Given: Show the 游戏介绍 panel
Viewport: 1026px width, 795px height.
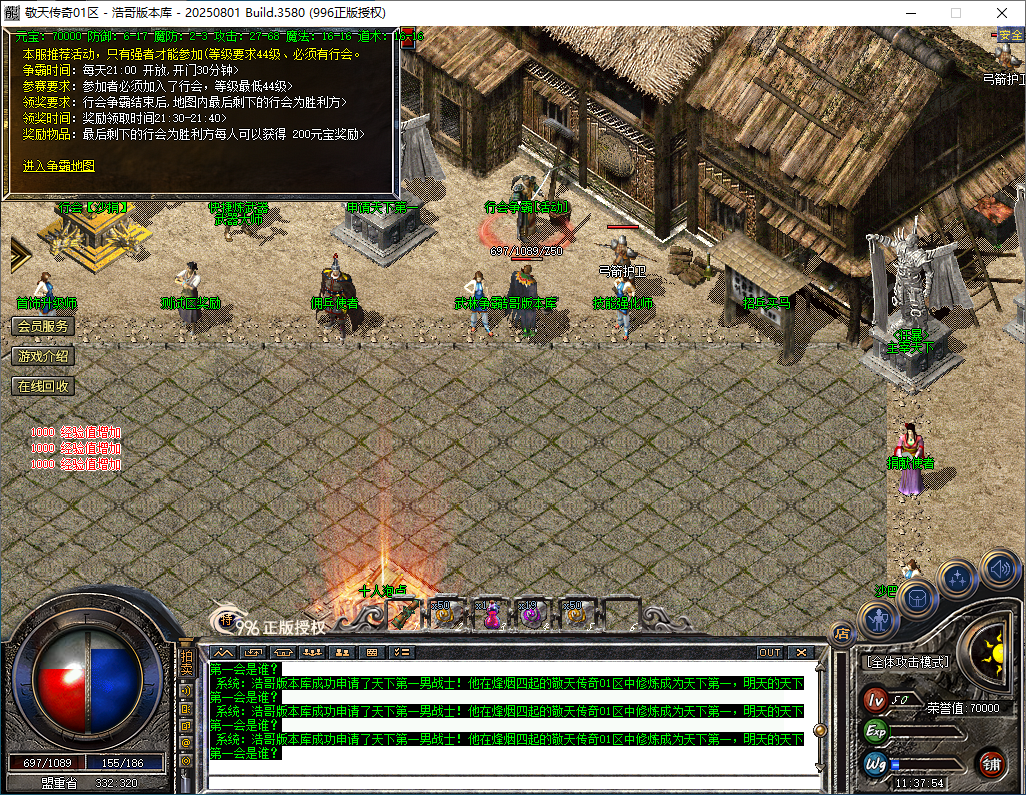Looking at the screenshot, I should pyautogui.click(x=43, y=356).
